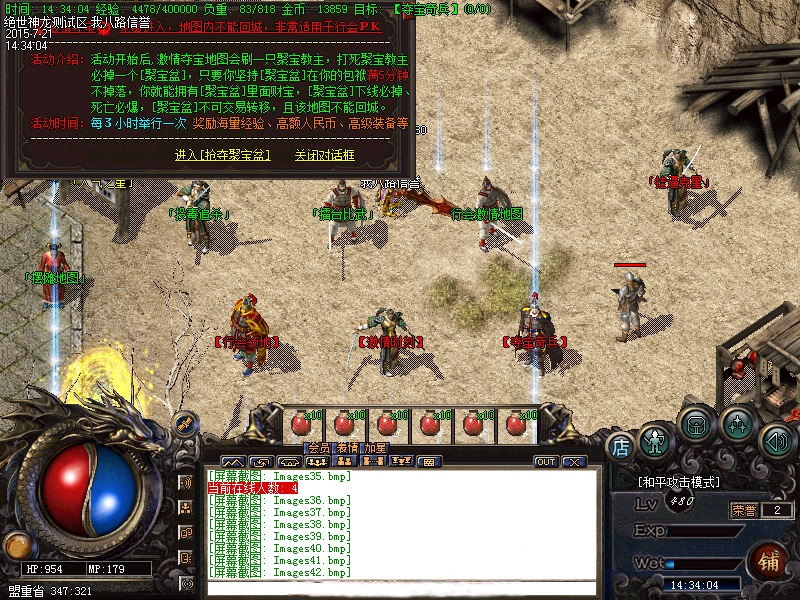
Task: Switch to the 会员 tab
Action: pyautogui.click(x=318, y=449)
